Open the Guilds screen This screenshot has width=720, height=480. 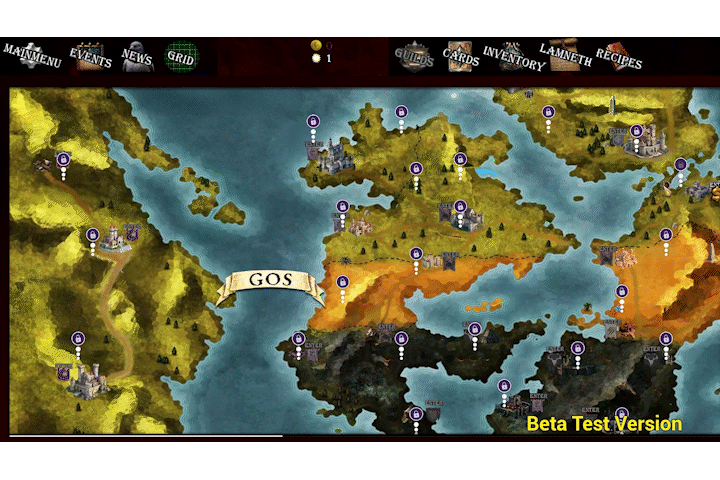coord(414,56)
